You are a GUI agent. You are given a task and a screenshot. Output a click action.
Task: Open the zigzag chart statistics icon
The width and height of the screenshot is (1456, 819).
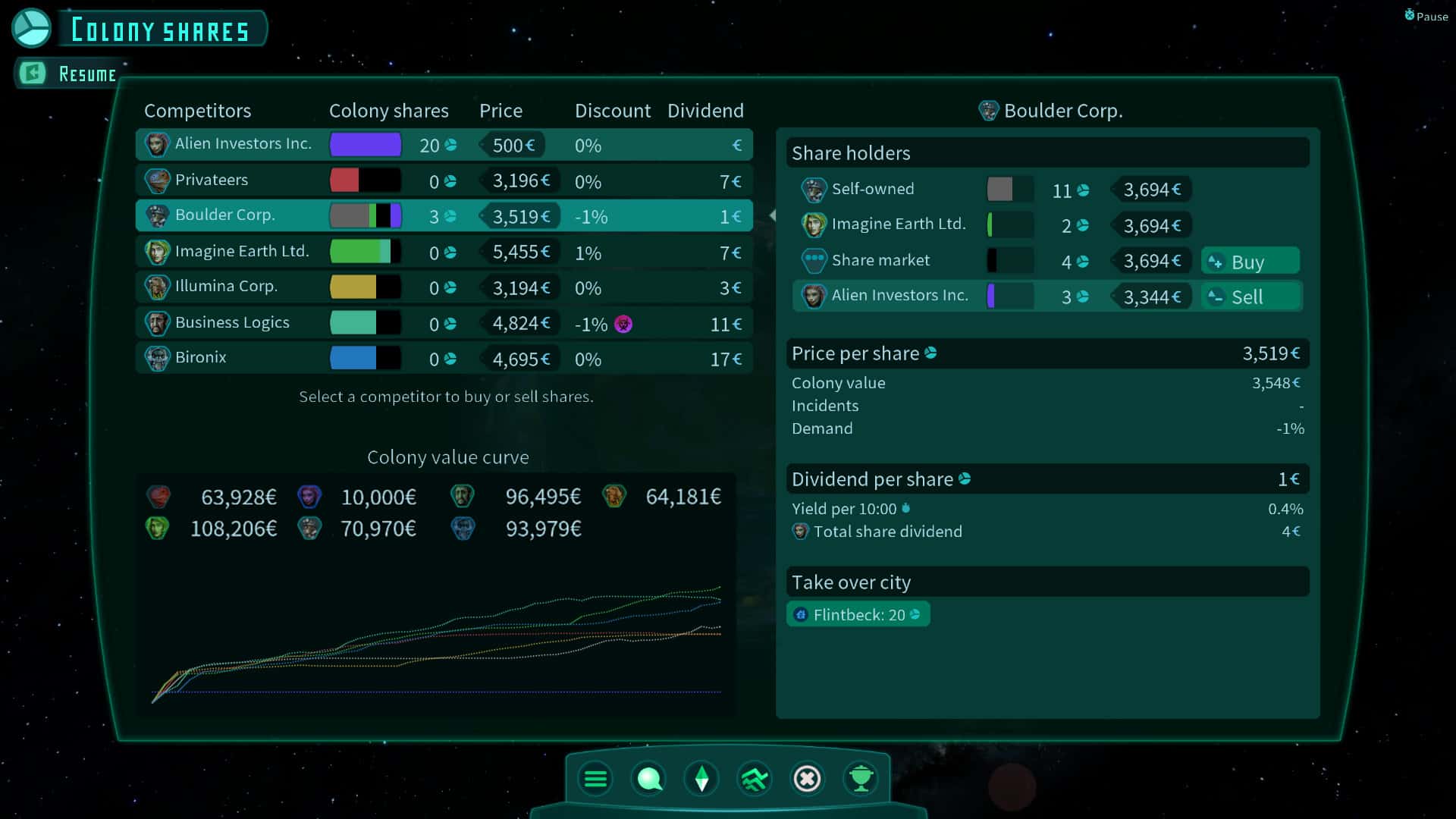coord(755,779)
